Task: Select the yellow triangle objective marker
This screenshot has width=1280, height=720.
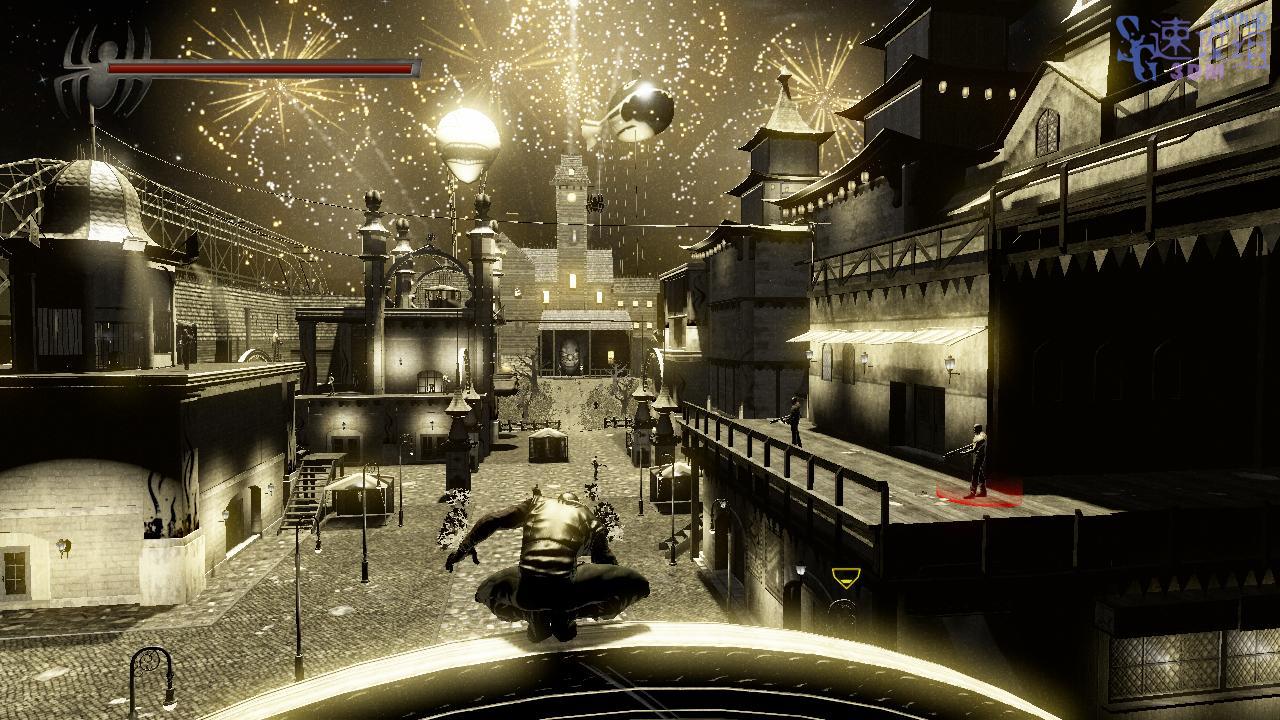Action: point(846,577)
